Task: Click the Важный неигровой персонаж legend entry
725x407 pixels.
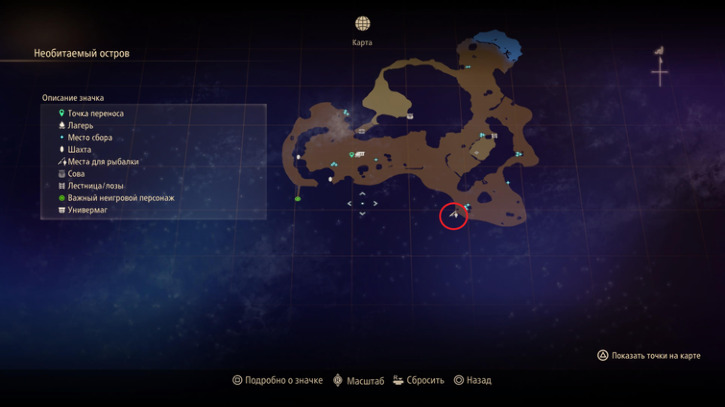Action: coord(120,198)
